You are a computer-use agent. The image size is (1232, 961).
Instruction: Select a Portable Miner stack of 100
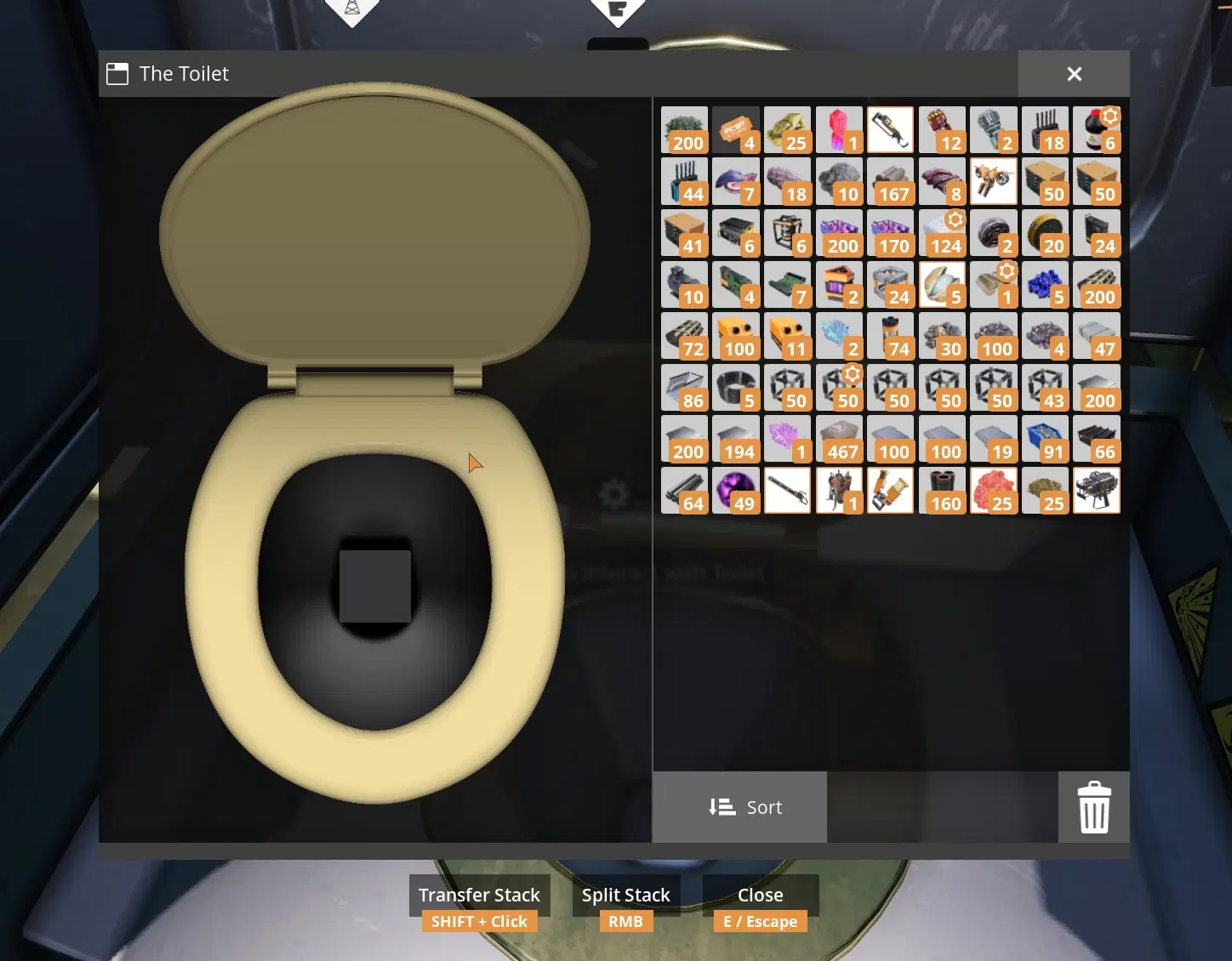point(737,335)
